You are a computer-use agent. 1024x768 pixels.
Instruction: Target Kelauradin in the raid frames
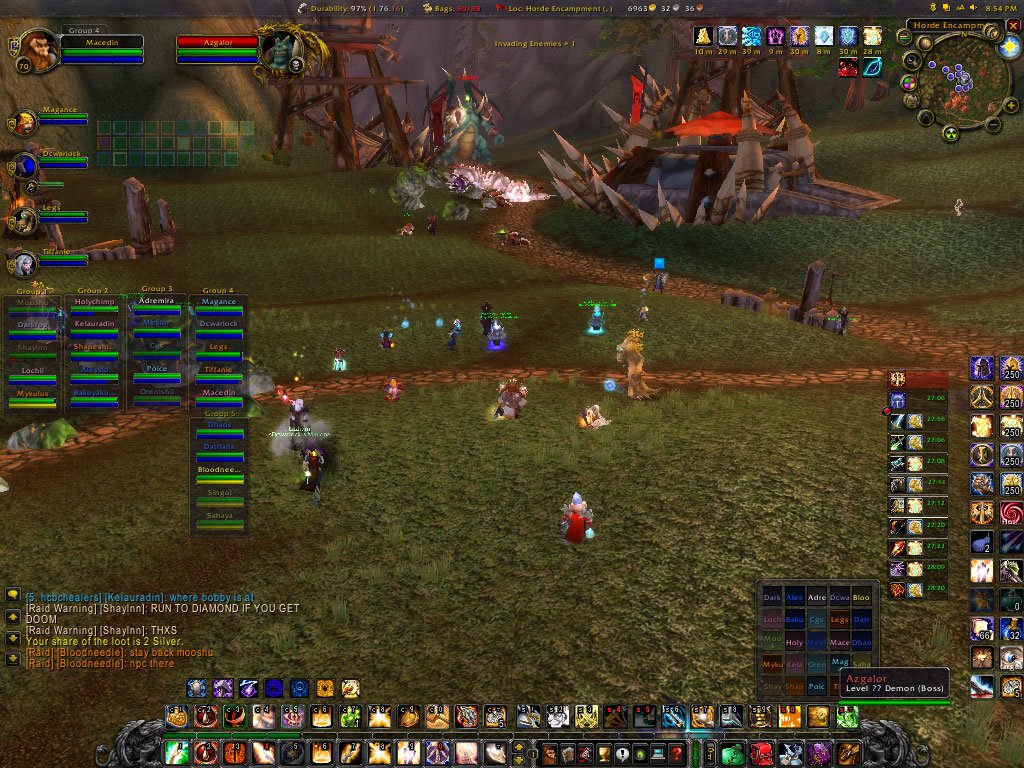[95, 324]
